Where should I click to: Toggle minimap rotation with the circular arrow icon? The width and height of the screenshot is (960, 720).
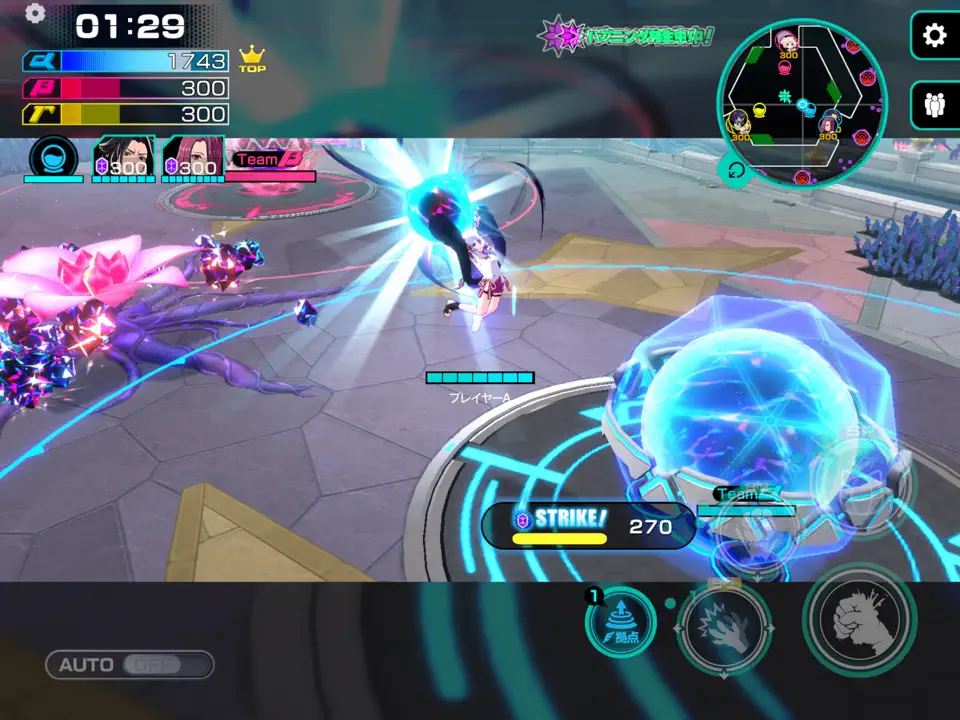click(x=736, y=171)
